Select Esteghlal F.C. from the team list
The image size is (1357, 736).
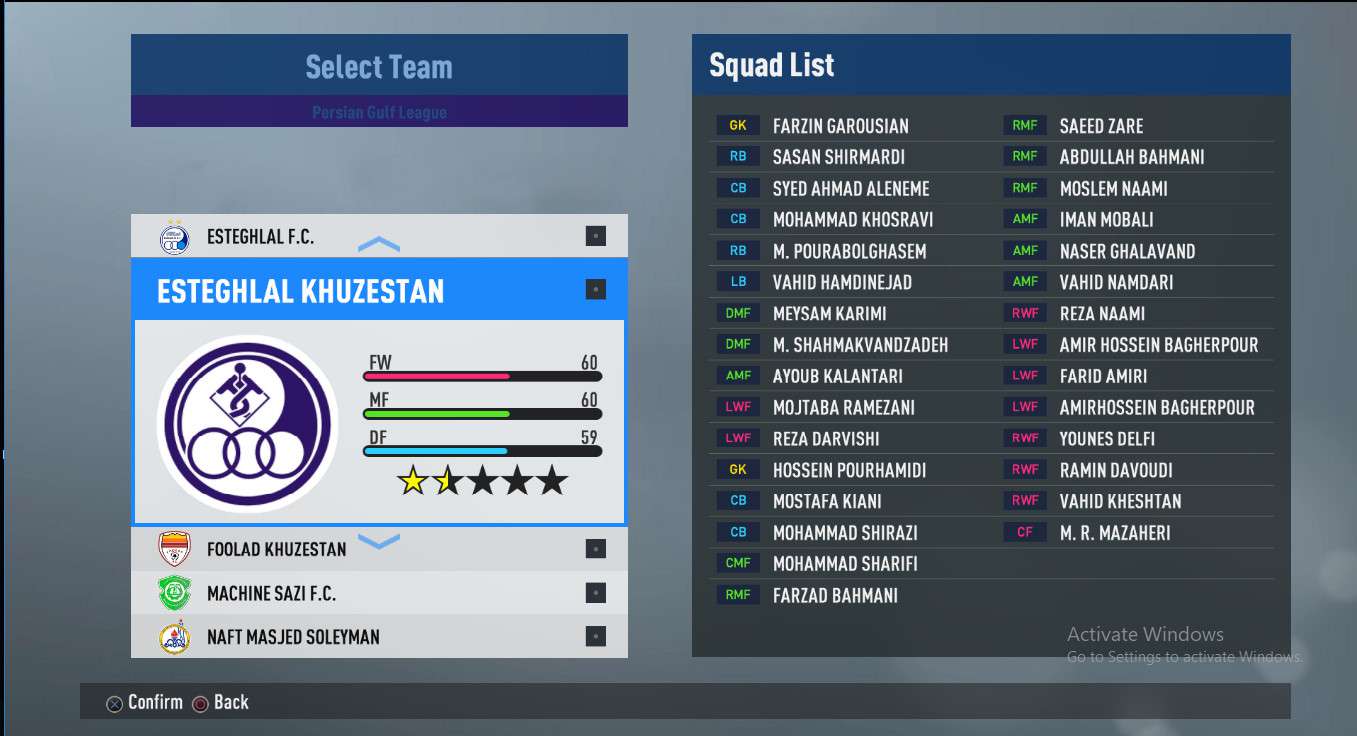[x=260, y=237]
